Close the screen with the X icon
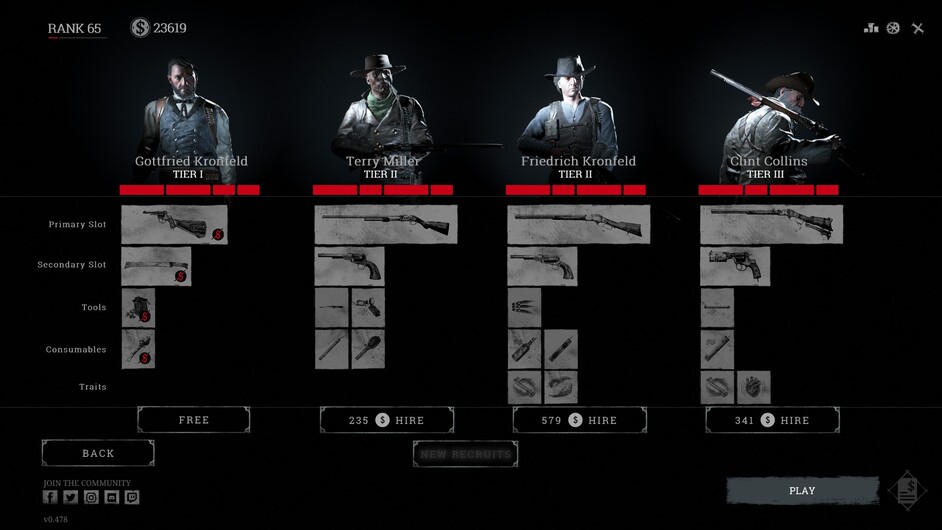Viewport: 942px width, 530px height. point(918,28)
